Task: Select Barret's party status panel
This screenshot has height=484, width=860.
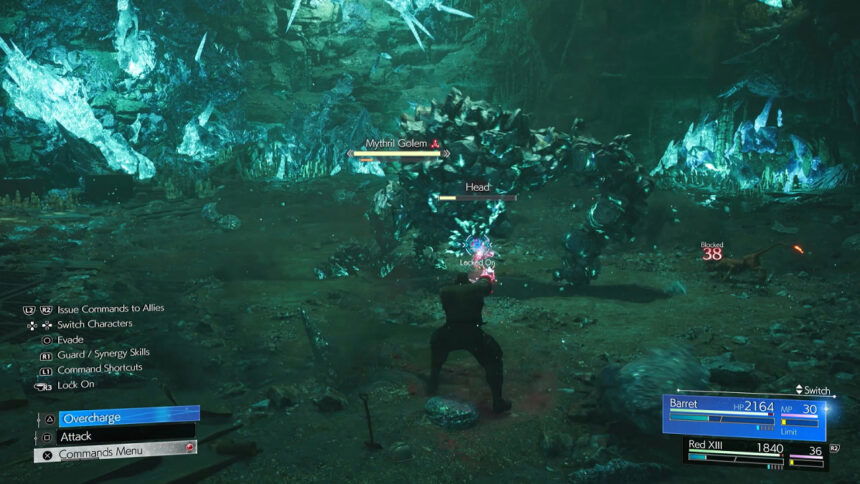Action: pos(744,415)
